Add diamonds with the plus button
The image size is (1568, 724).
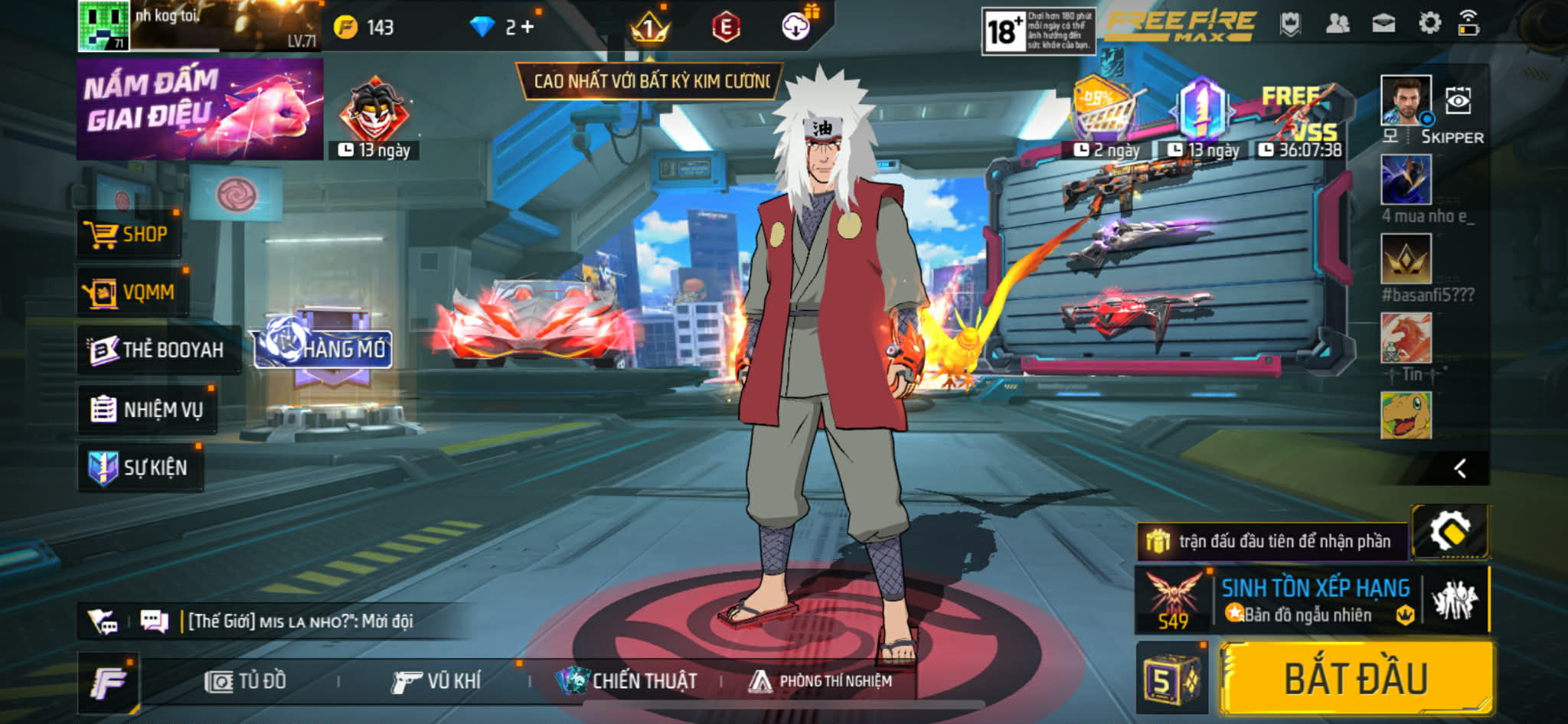pyautogui.click(x=527, y=27)
